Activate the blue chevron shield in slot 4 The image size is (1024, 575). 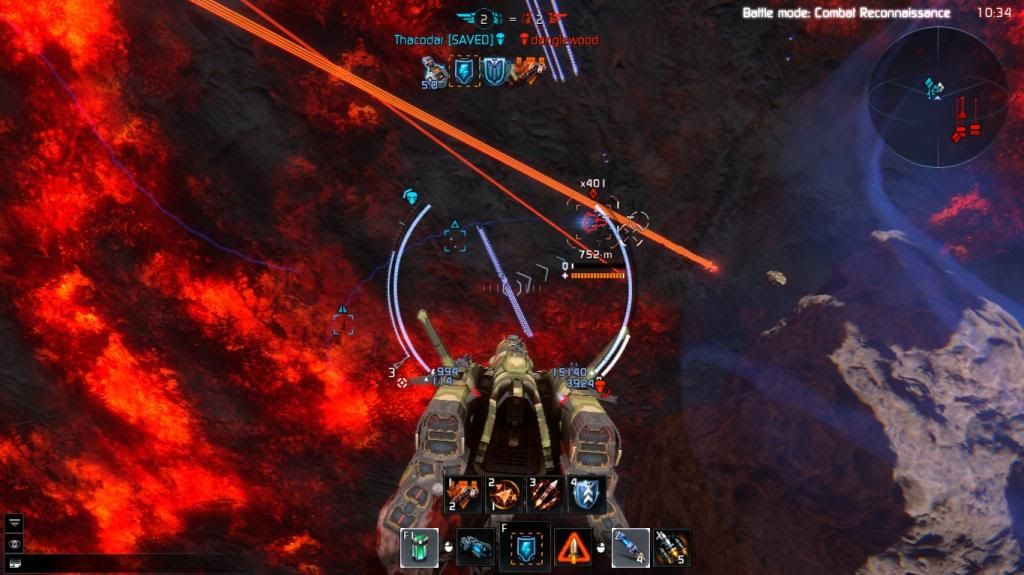tap(587, 494)
